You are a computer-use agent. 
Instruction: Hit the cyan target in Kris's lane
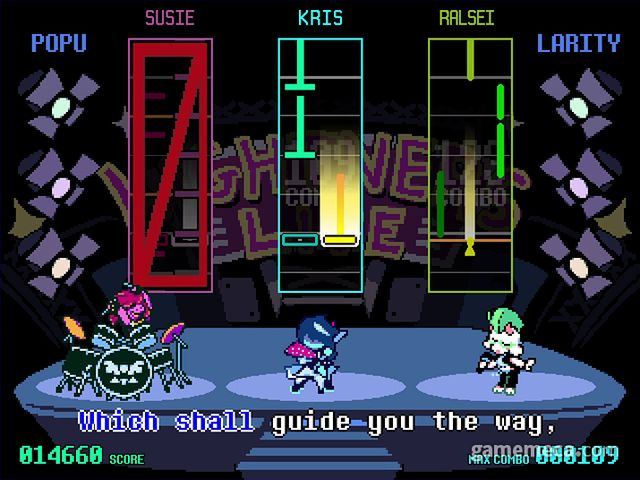tap(299, 240)
